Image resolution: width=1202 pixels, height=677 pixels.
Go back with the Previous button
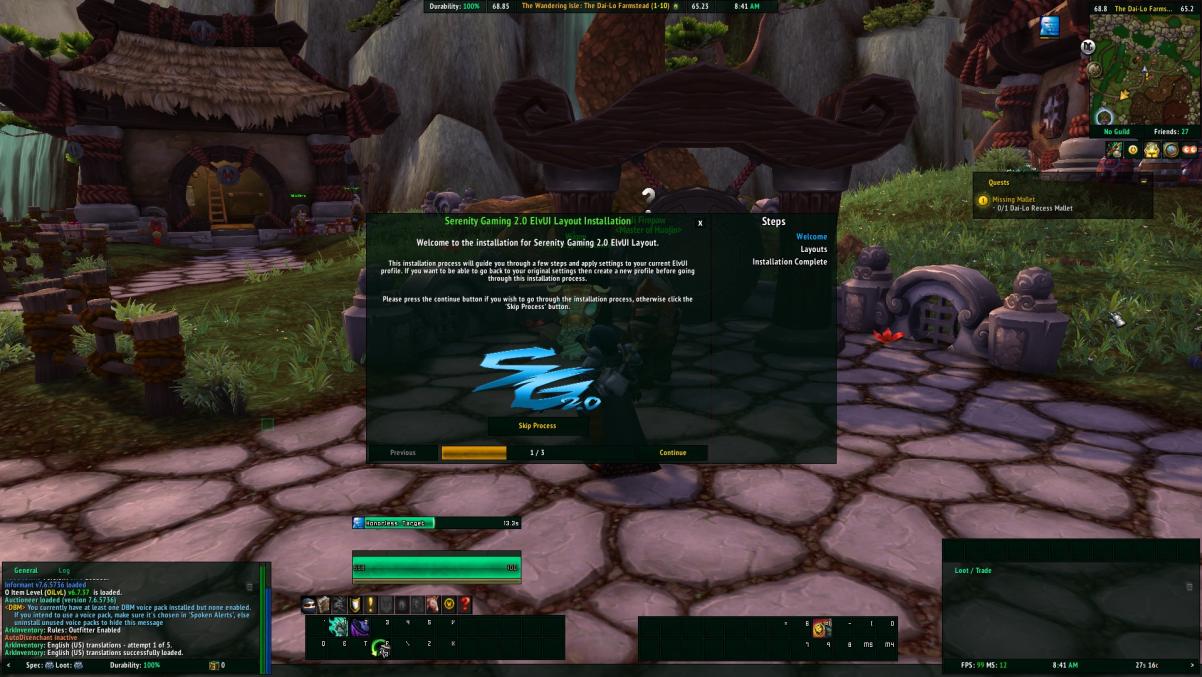(x=403, y=453)
